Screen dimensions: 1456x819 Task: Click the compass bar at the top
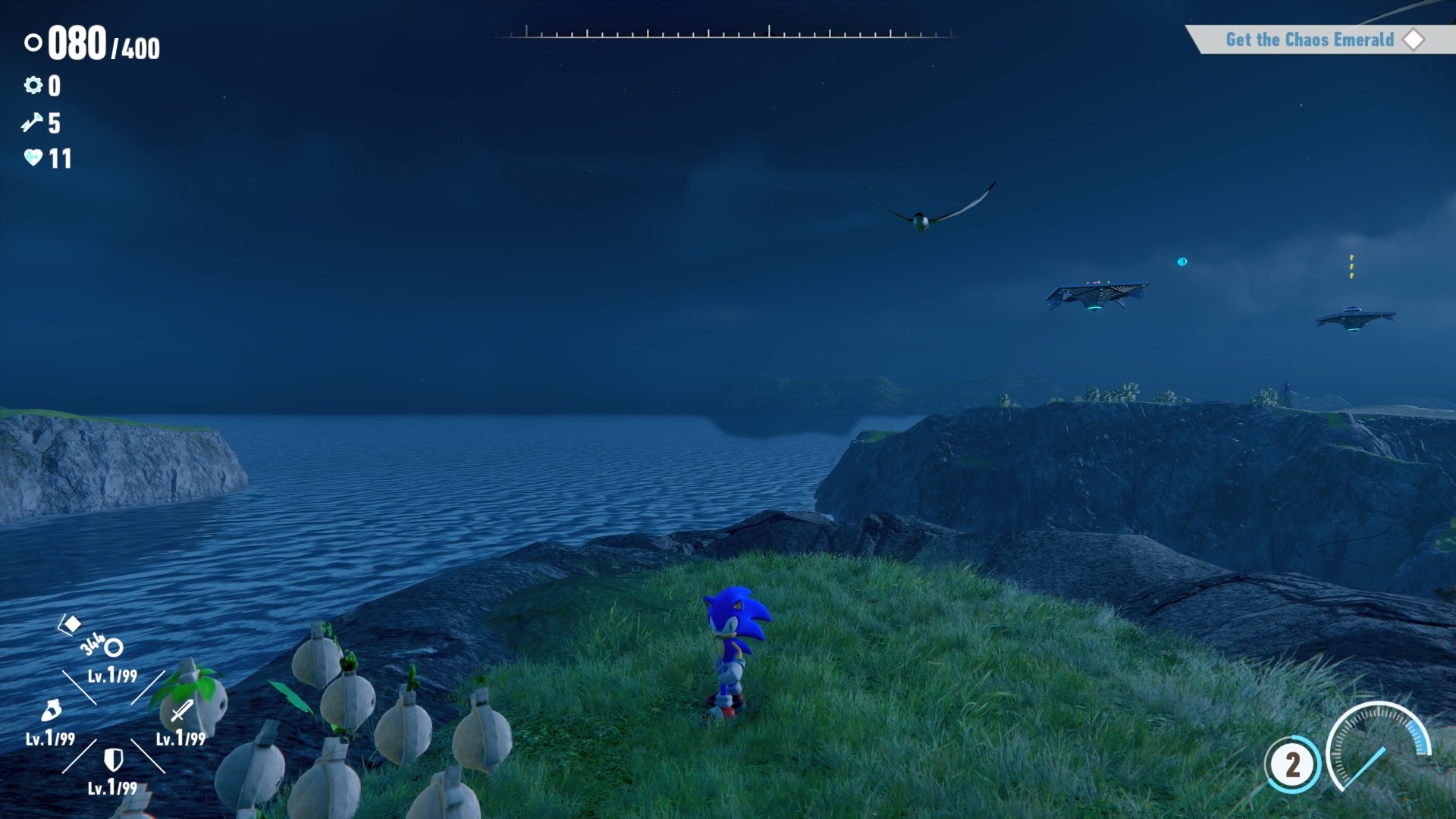click(x=728, y=33)
